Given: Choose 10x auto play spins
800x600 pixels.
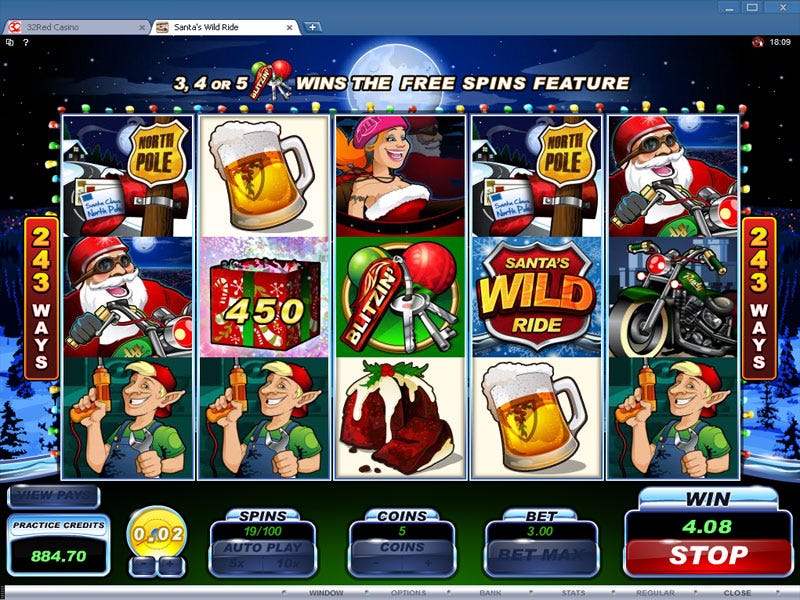Looking at the screenshot, I should pyautogui.click(x=286, y=563).
